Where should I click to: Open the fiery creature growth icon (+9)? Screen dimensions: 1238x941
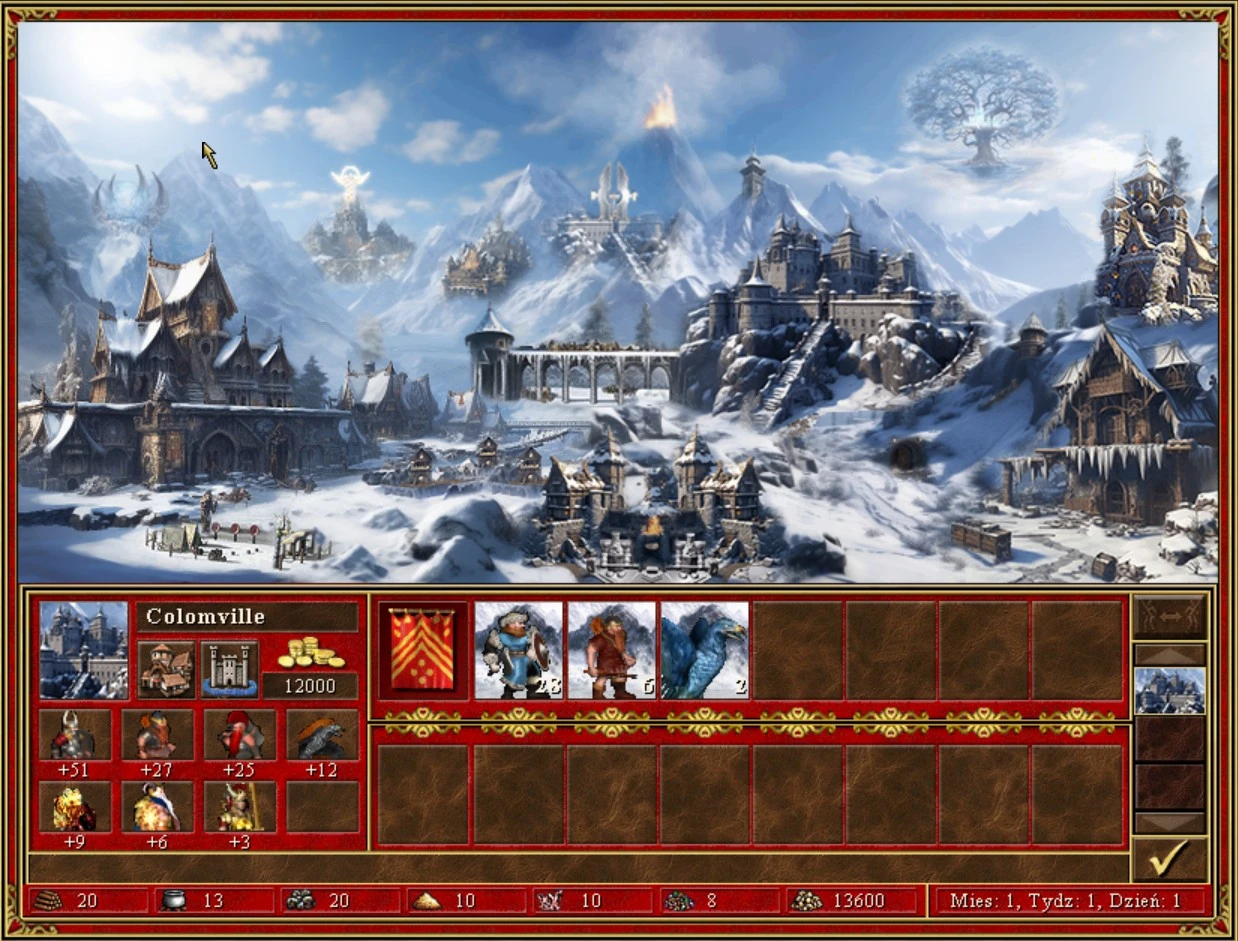74,807
